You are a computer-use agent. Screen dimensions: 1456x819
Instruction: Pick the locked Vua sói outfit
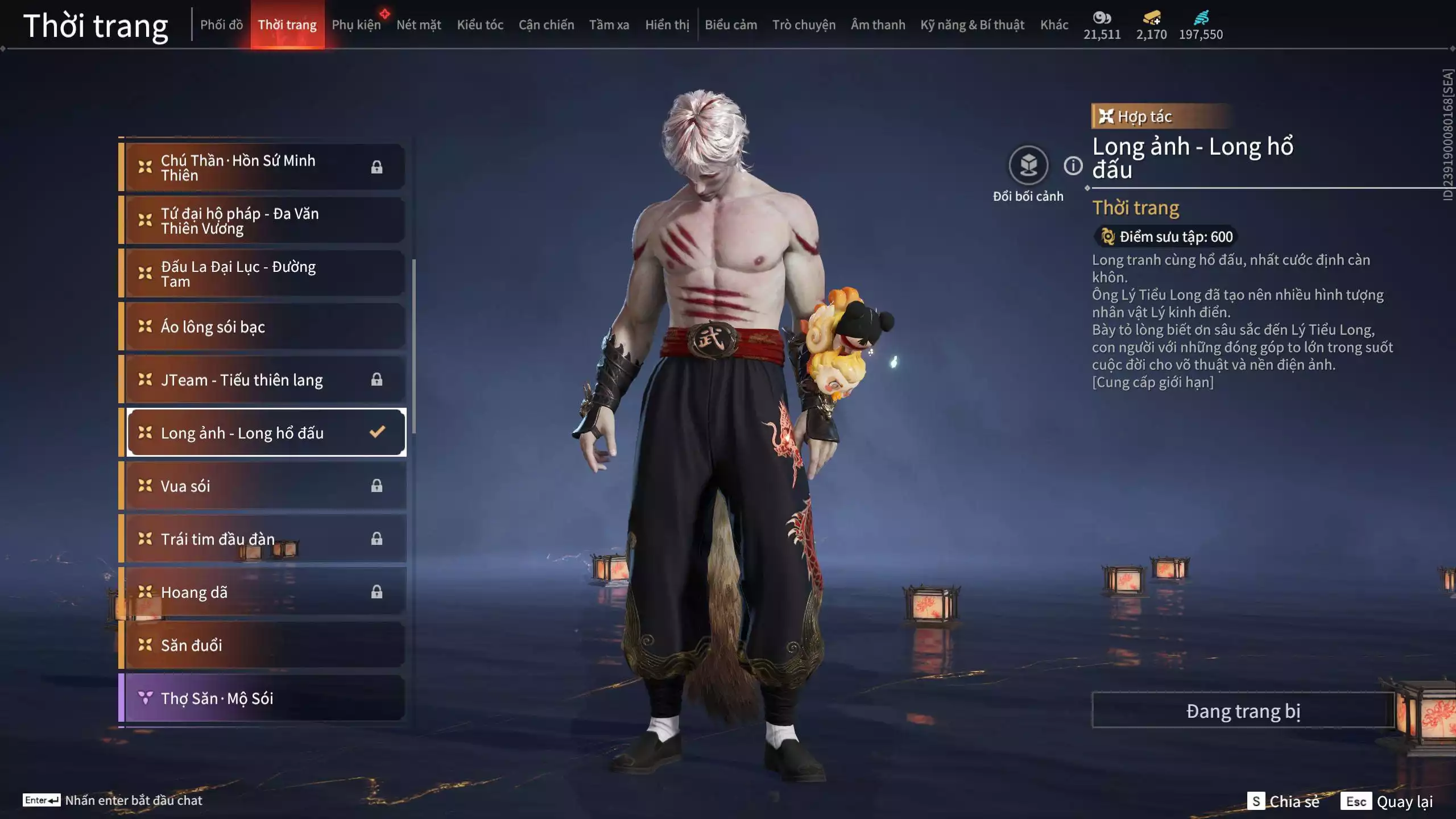point(264,486)
